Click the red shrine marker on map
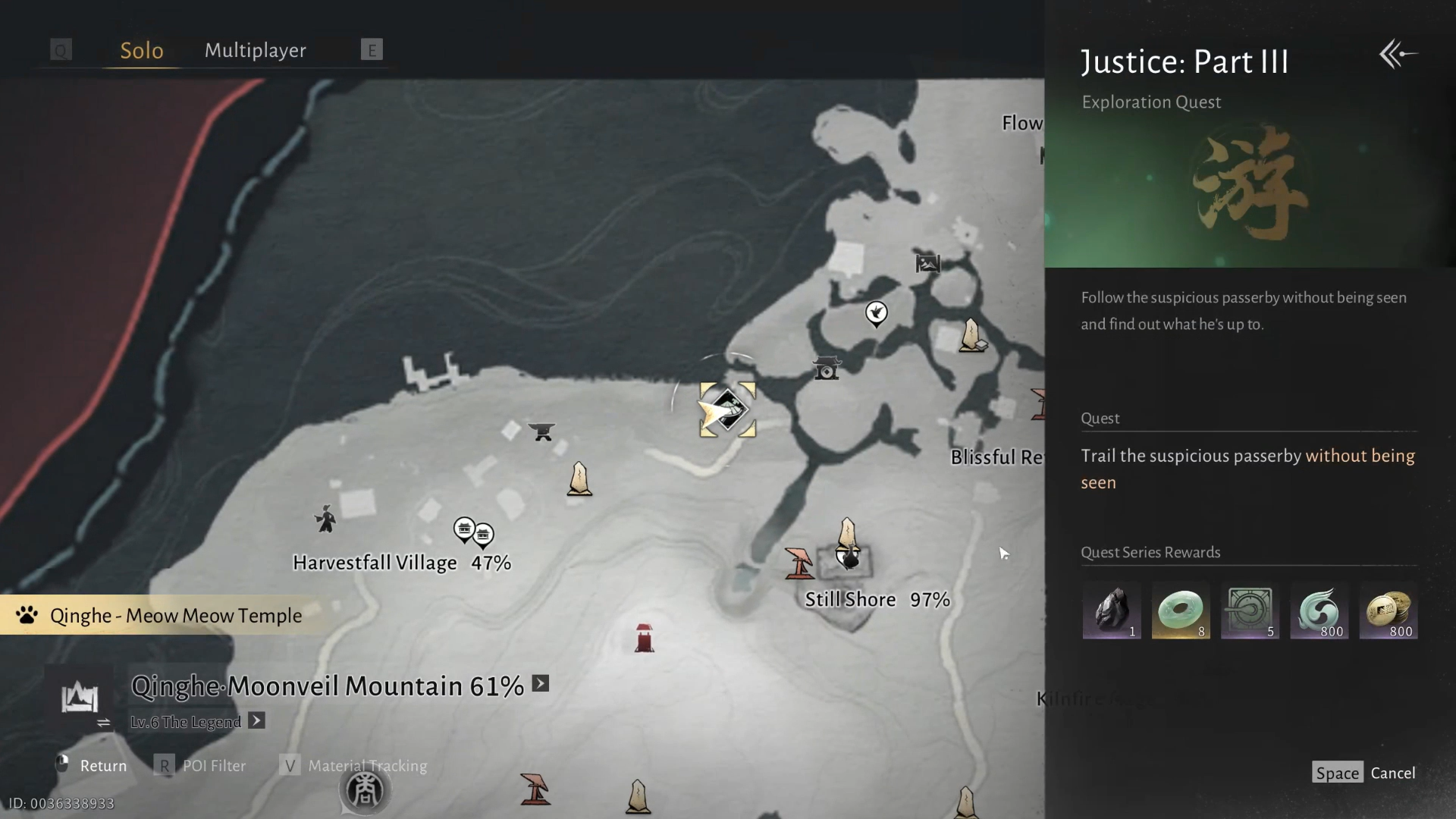Viewport: 1456px width, 819px height. tap(644, 638)
